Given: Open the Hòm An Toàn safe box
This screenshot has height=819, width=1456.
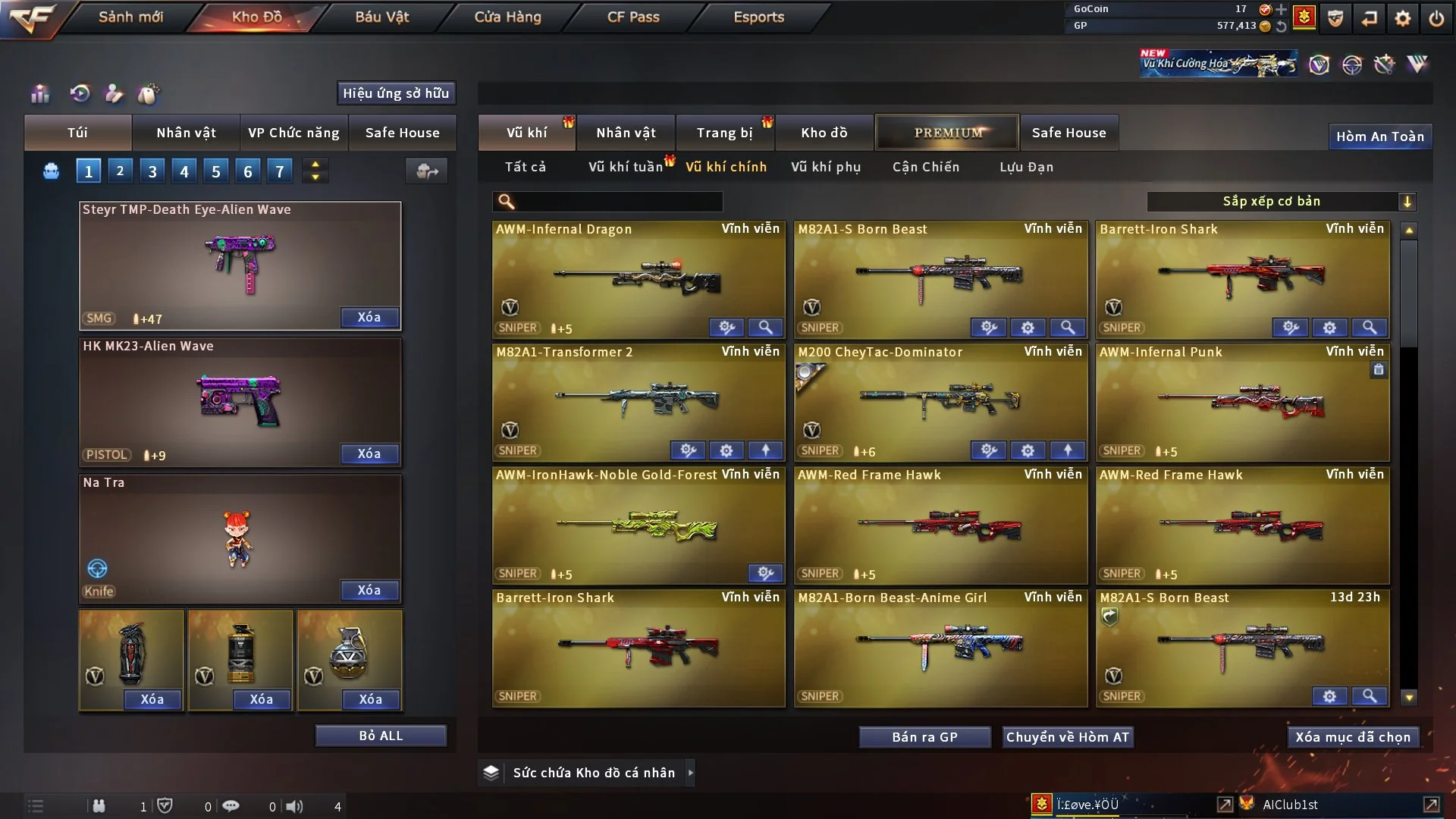Looking at the screenshot, I should 1379,136.
